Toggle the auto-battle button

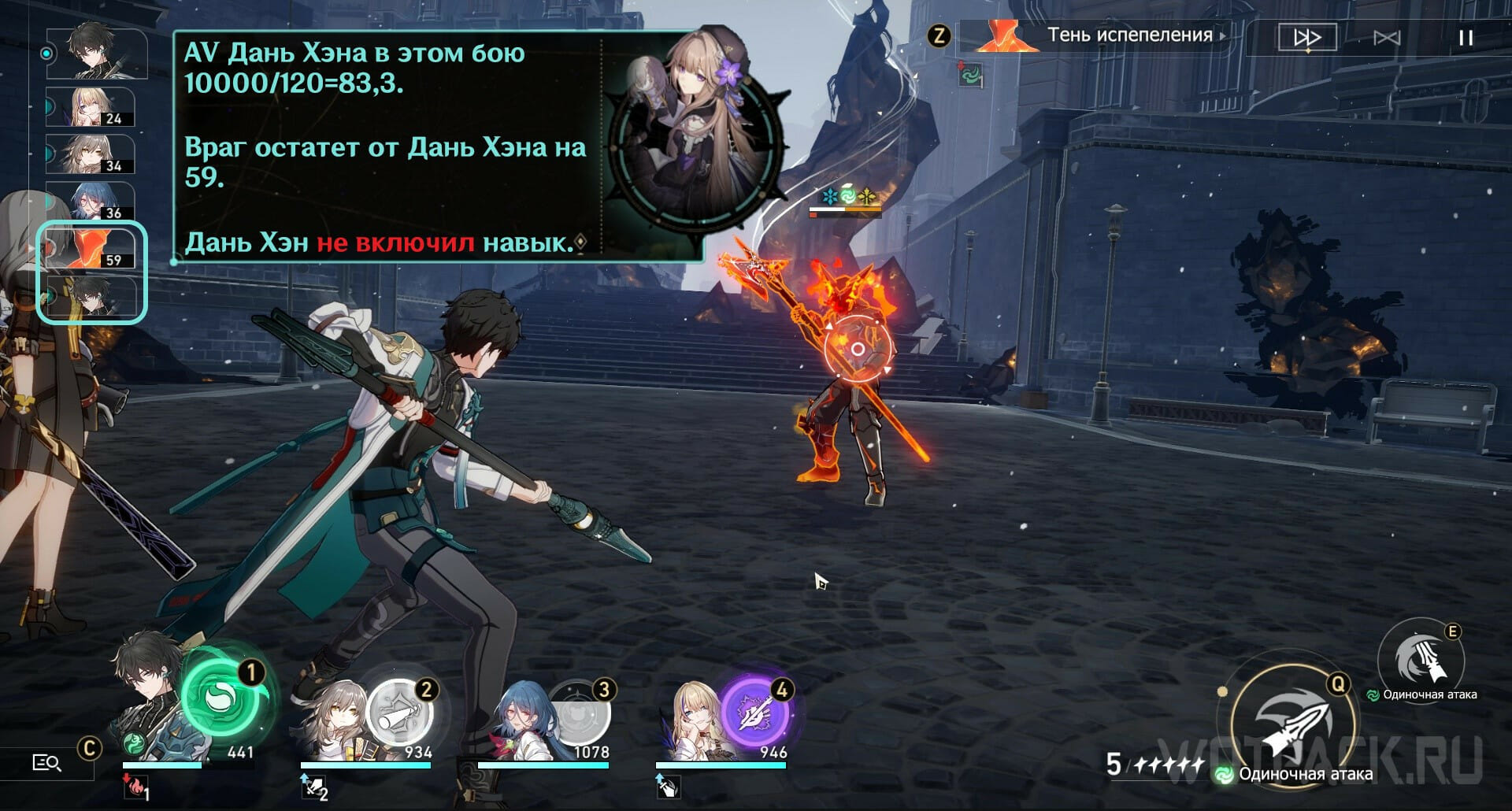coord(1387,38)
